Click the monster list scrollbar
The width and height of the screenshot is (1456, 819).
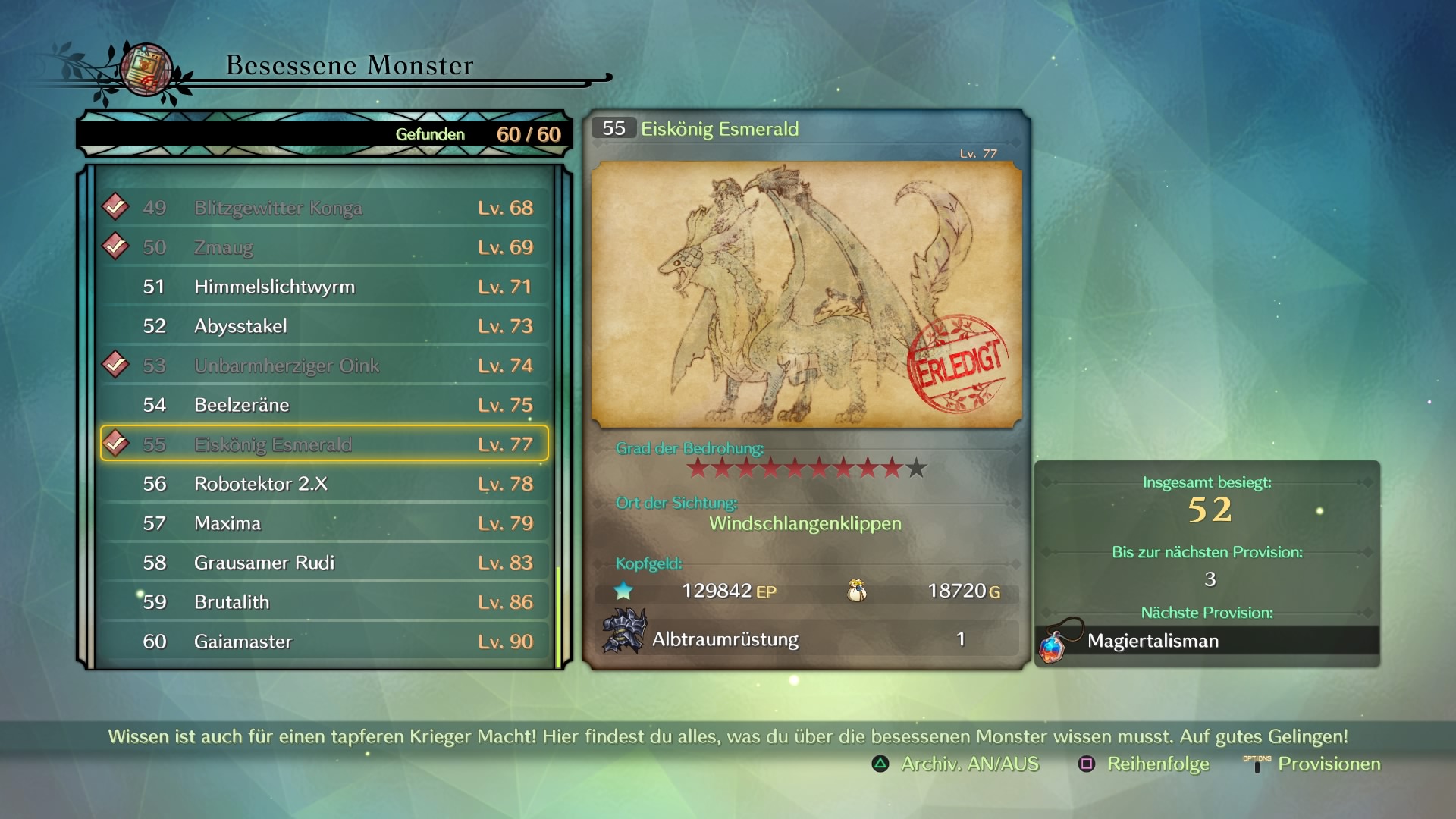559,616
